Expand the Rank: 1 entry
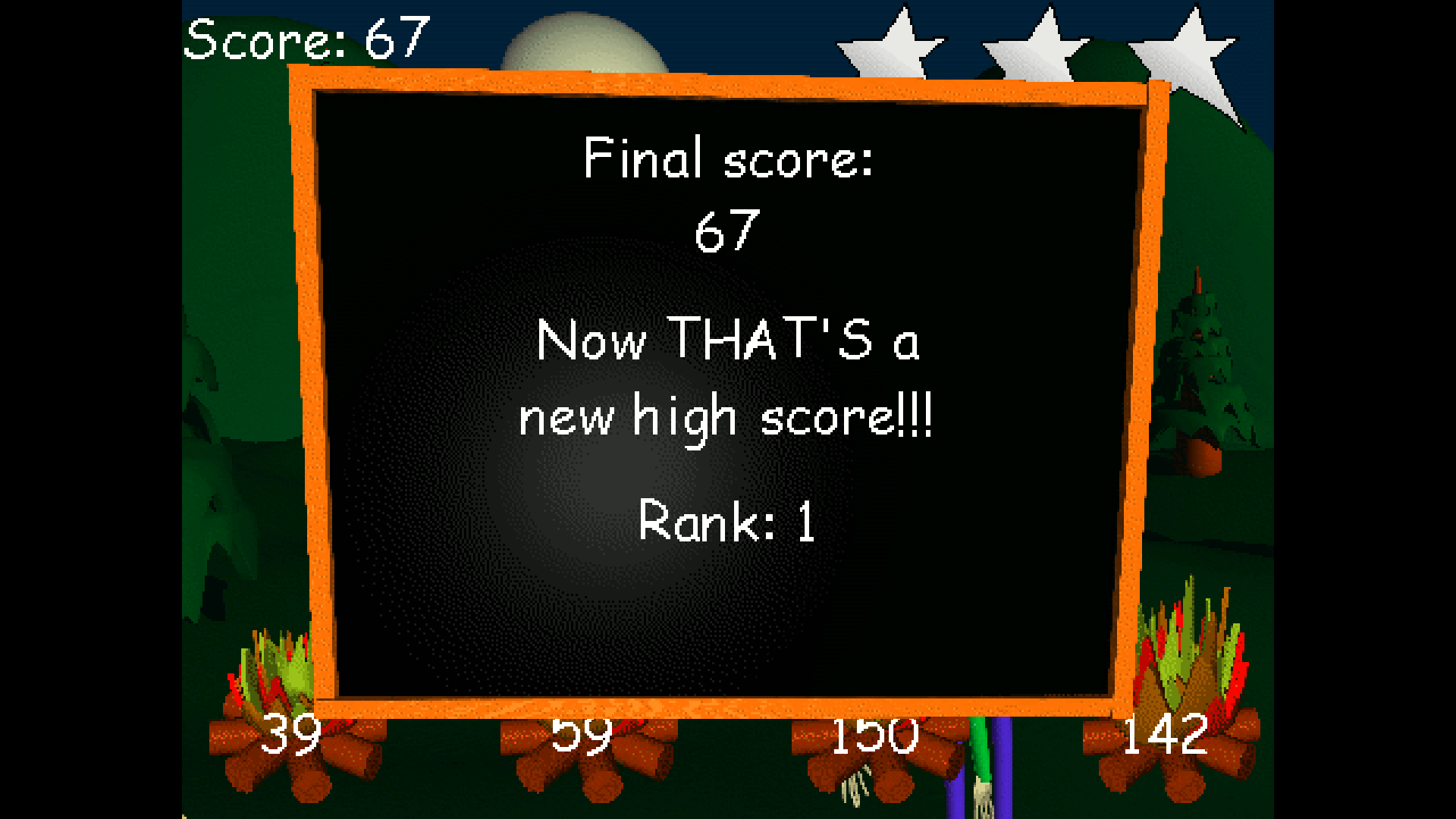This screenshot has height=819, width=1456. pos(726,522)
